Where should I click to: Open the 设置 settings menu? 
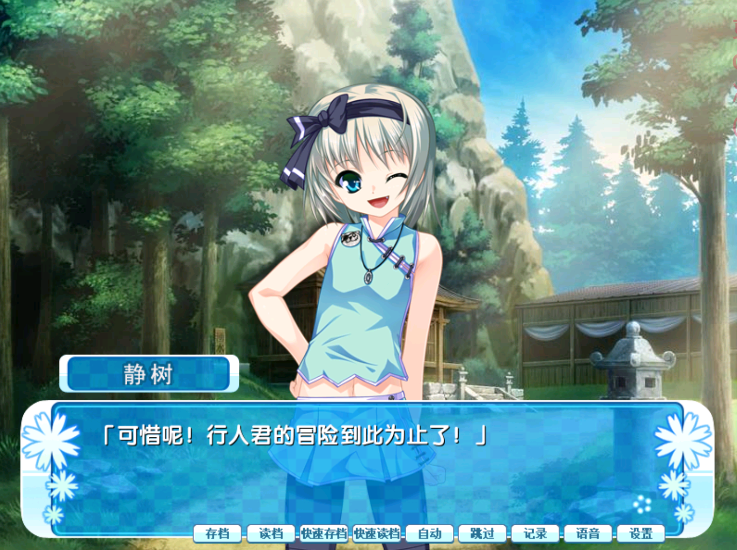[640, 533]
